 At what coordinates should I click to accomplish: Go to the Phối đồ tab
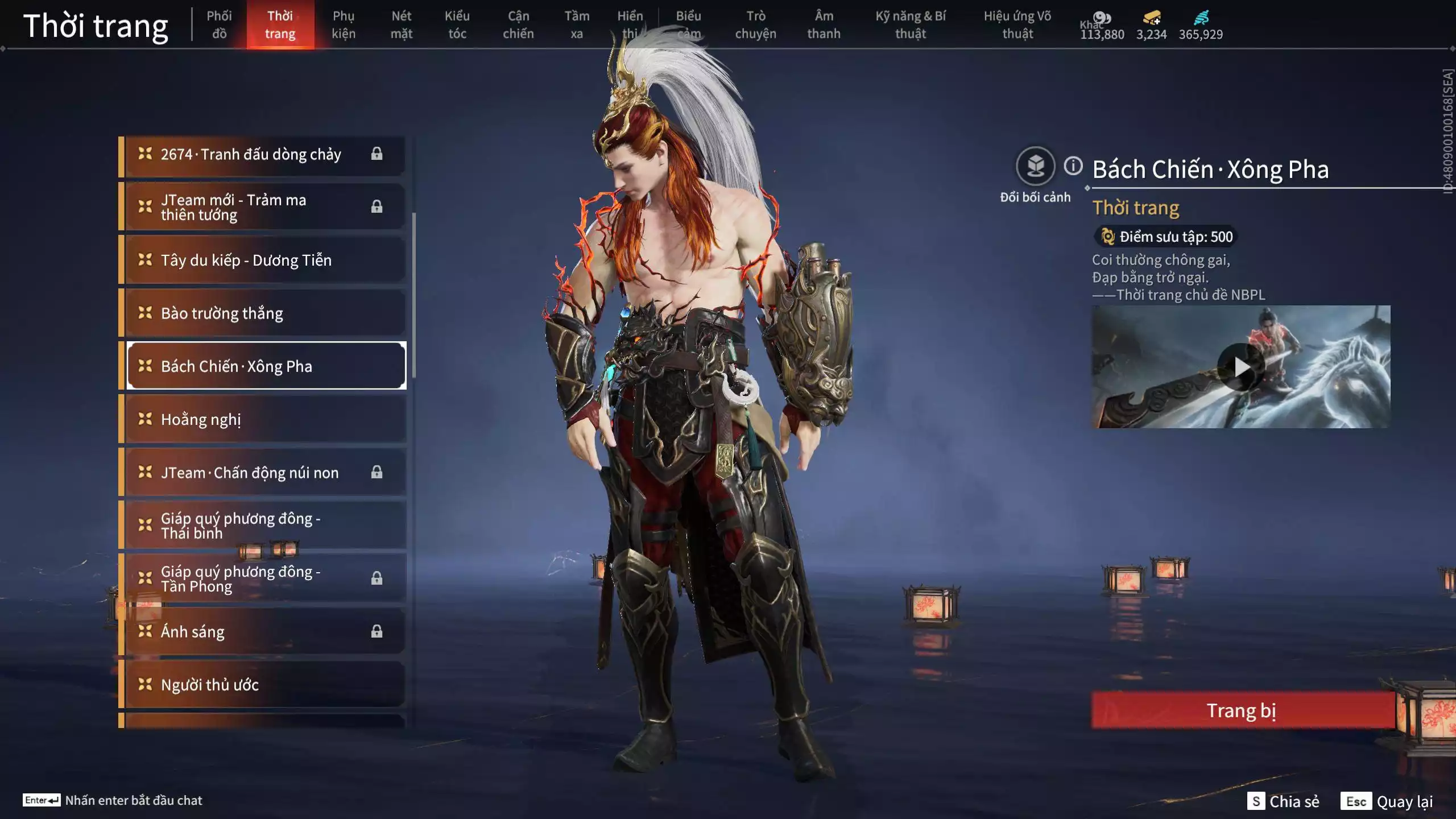219,25
